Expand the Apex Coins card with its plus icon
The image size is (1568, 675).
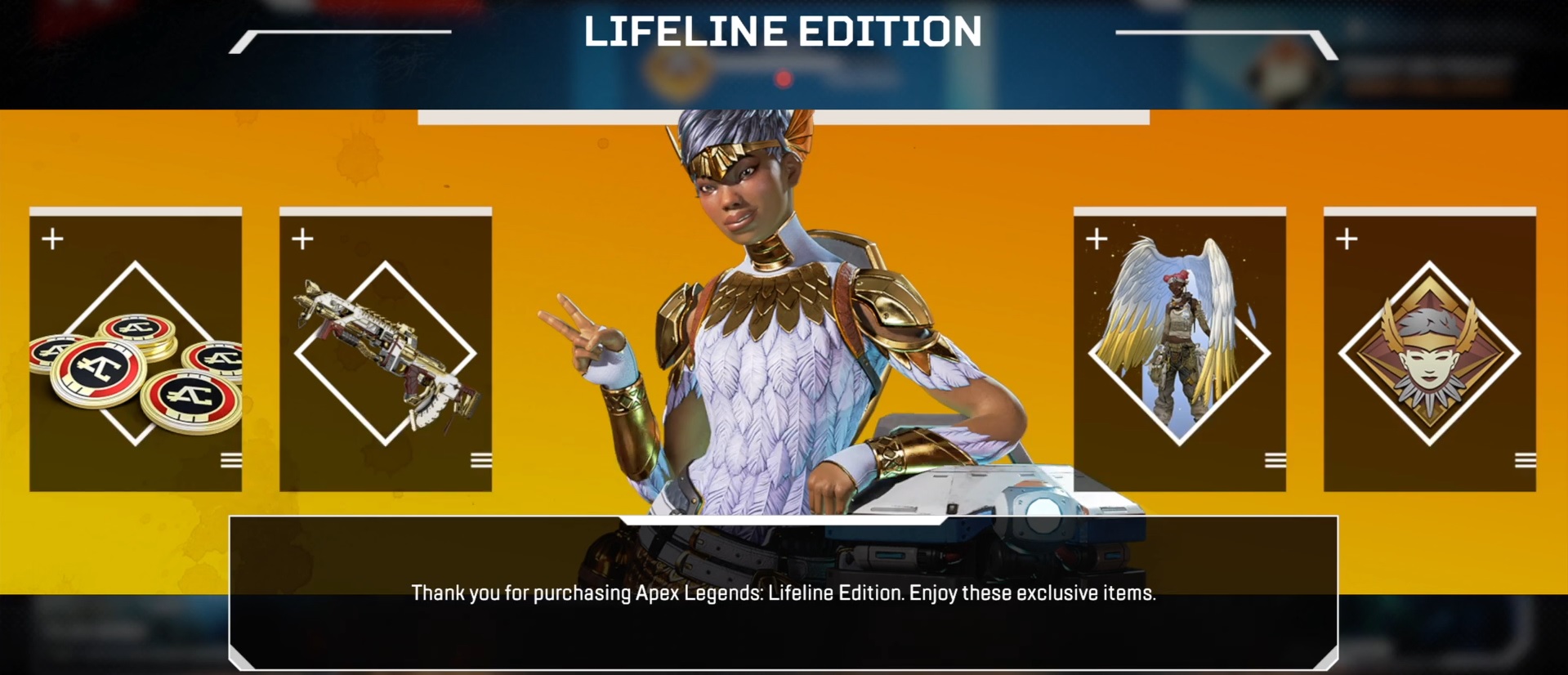click(x=52, y=239)
